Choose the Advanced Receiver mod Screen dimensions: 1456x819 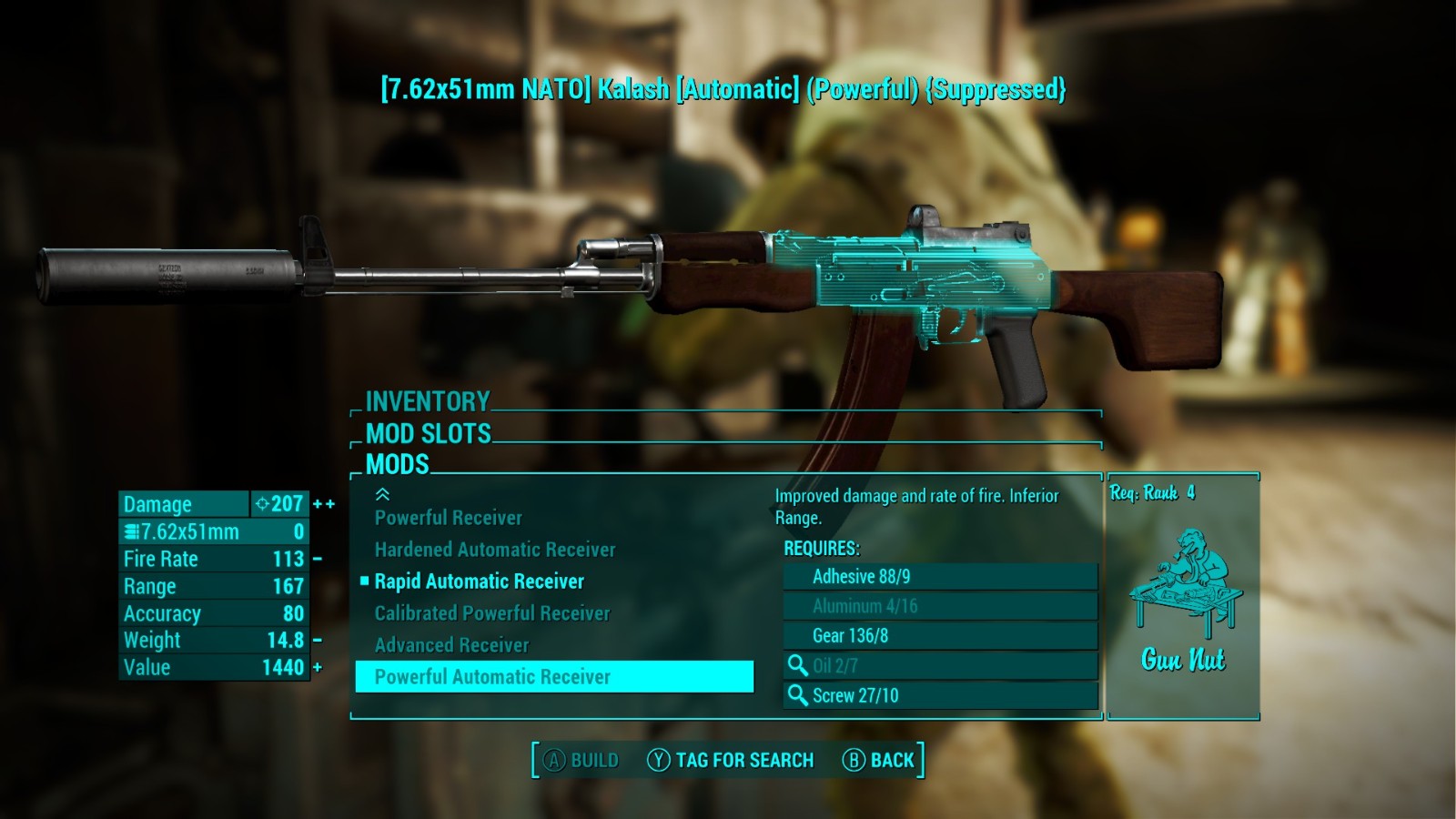(451, 645)
